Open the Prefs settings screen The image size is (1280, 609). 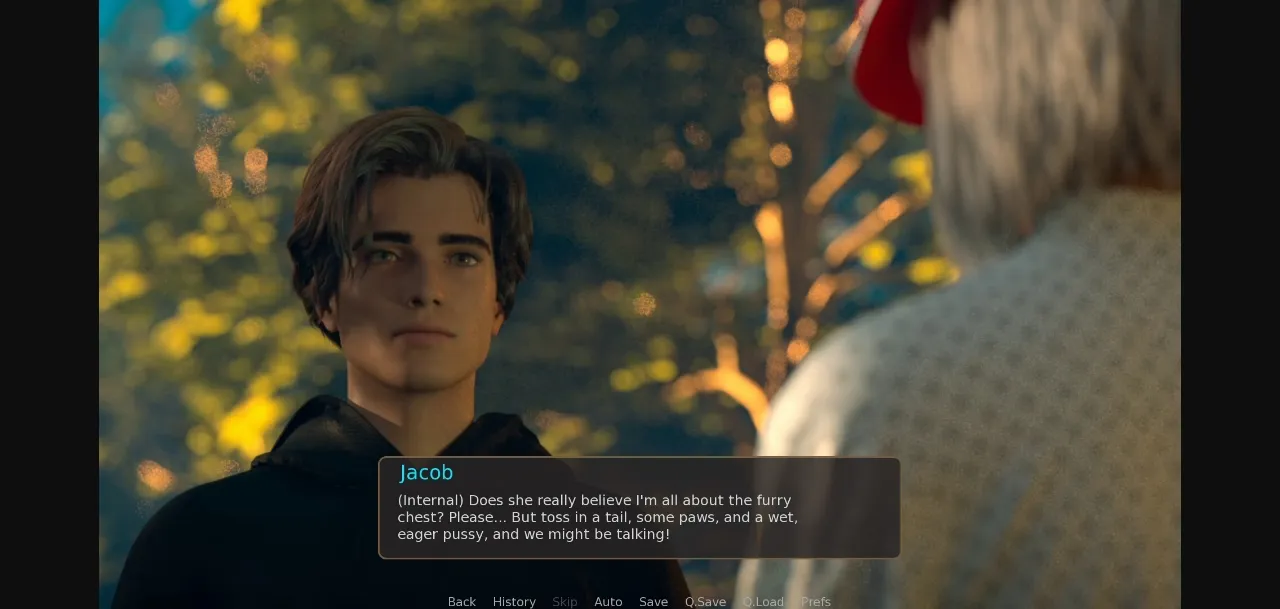pos(816,601)
